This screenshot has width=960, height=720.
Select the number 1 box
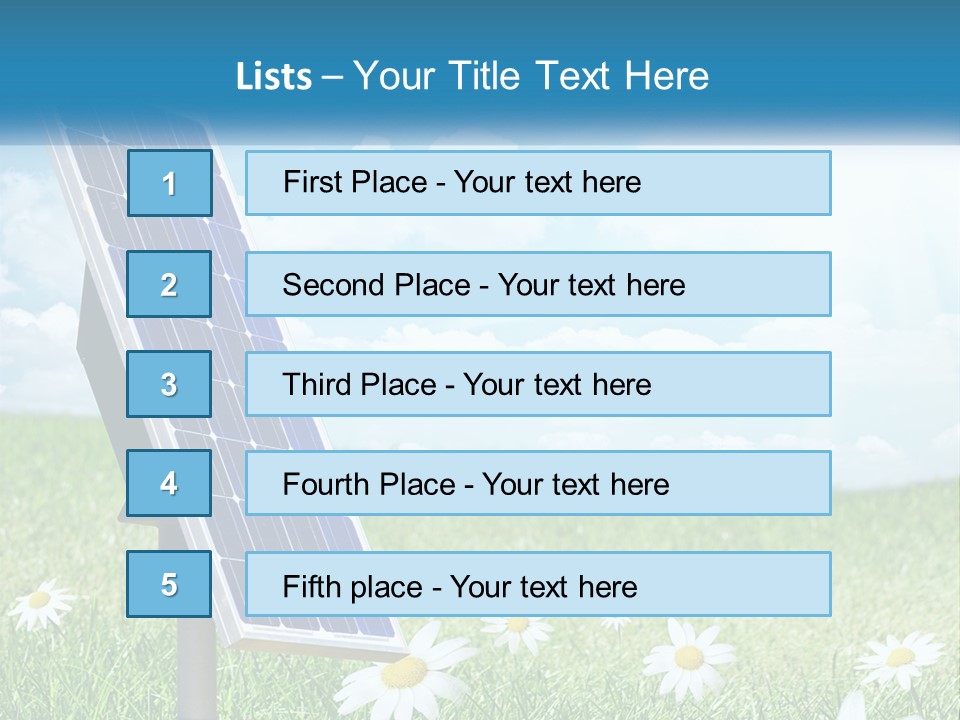[x=169, y=183]
